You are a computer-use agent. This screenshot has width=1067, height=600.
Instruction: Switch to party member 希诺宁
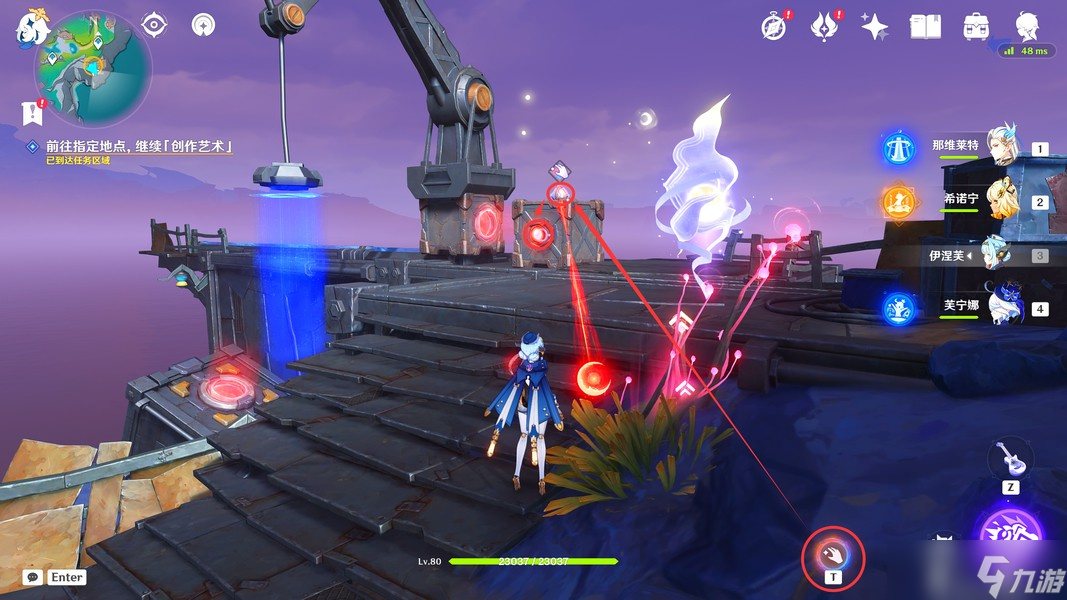point(989,200)
